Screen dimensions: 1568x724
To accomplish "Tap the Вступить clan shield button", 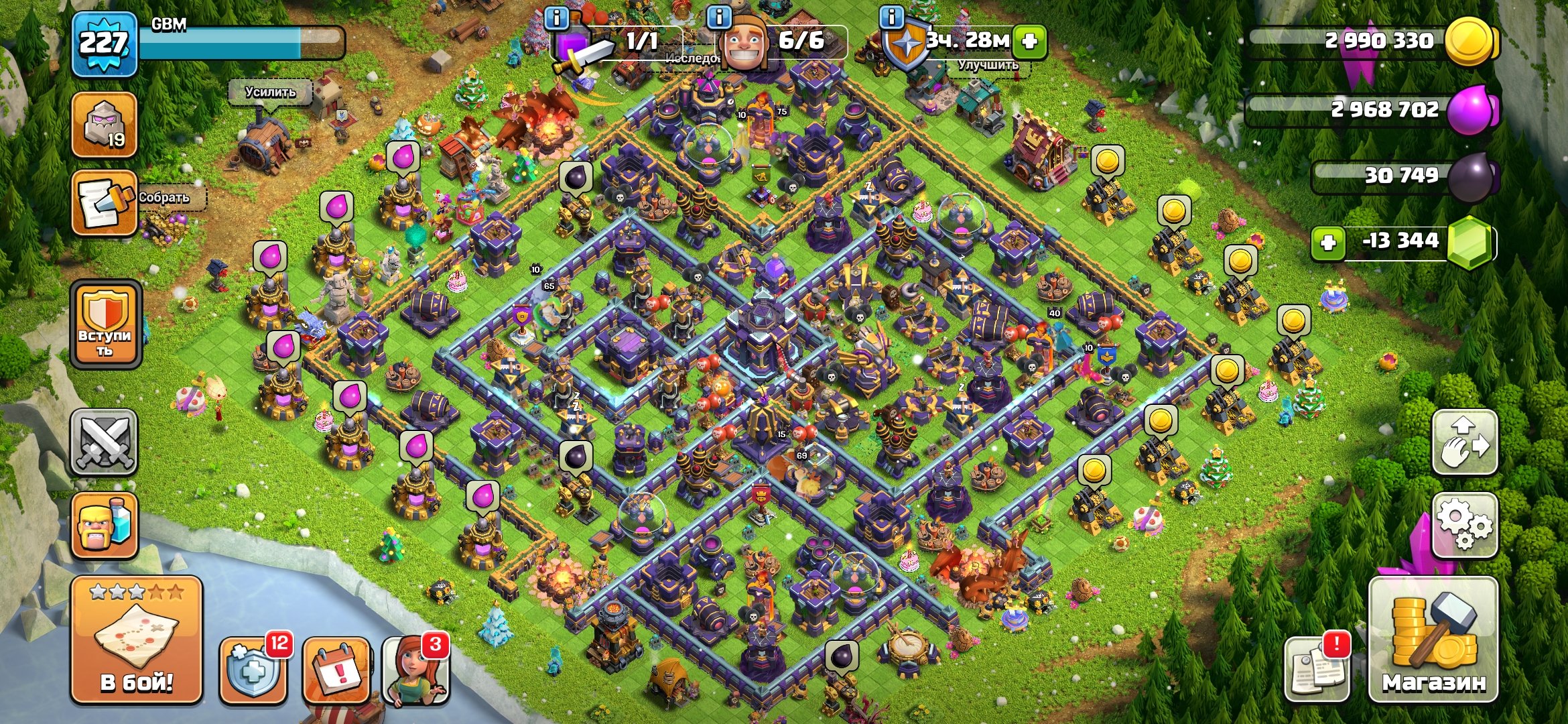I will click(x=106, y=324).
